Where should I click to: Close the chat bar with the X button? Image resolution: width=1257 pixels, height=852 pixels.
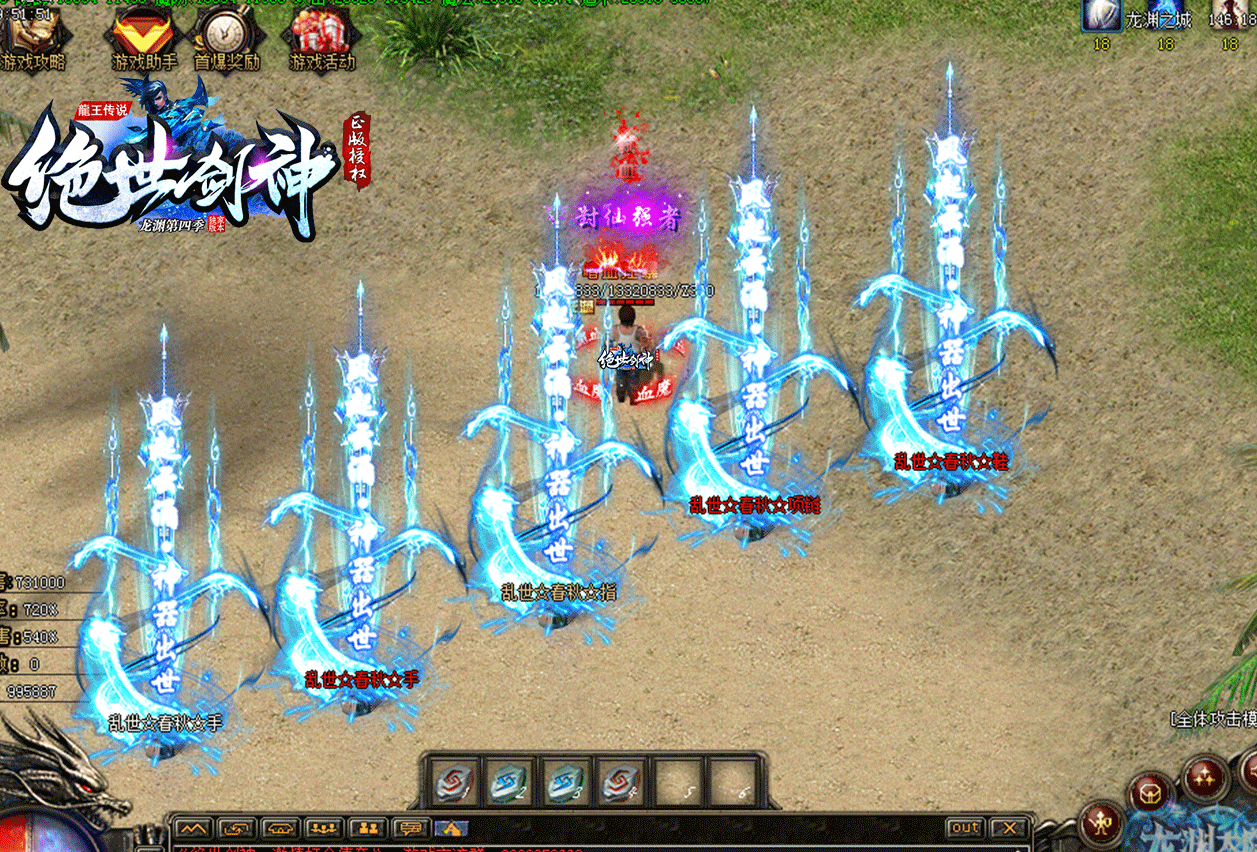[1010, 828]
